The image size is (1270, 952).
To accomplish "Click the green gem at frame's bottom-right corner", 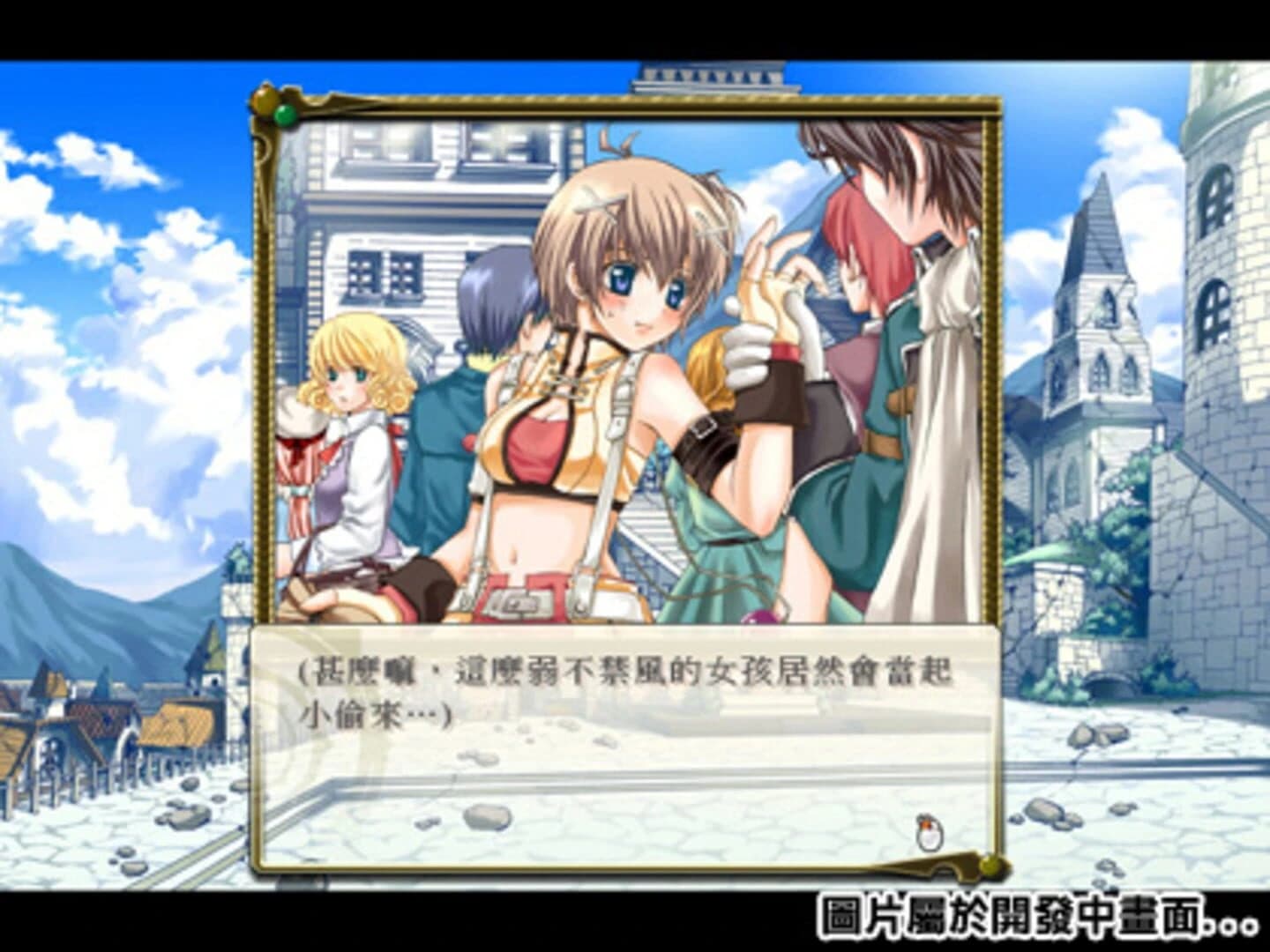I will point(990,866).
